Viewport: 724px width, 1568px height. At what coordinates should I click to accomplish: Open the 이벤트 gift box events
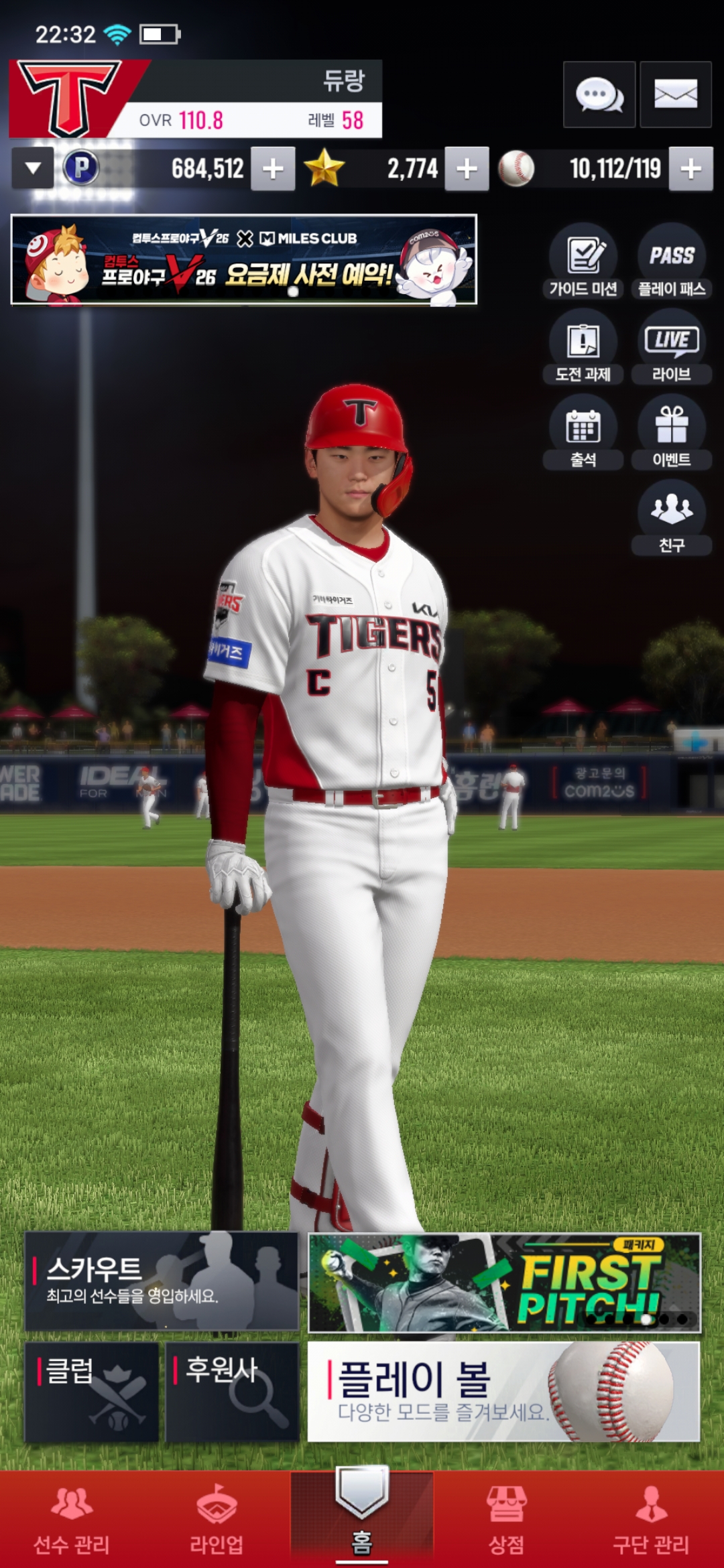click(672, 432)
